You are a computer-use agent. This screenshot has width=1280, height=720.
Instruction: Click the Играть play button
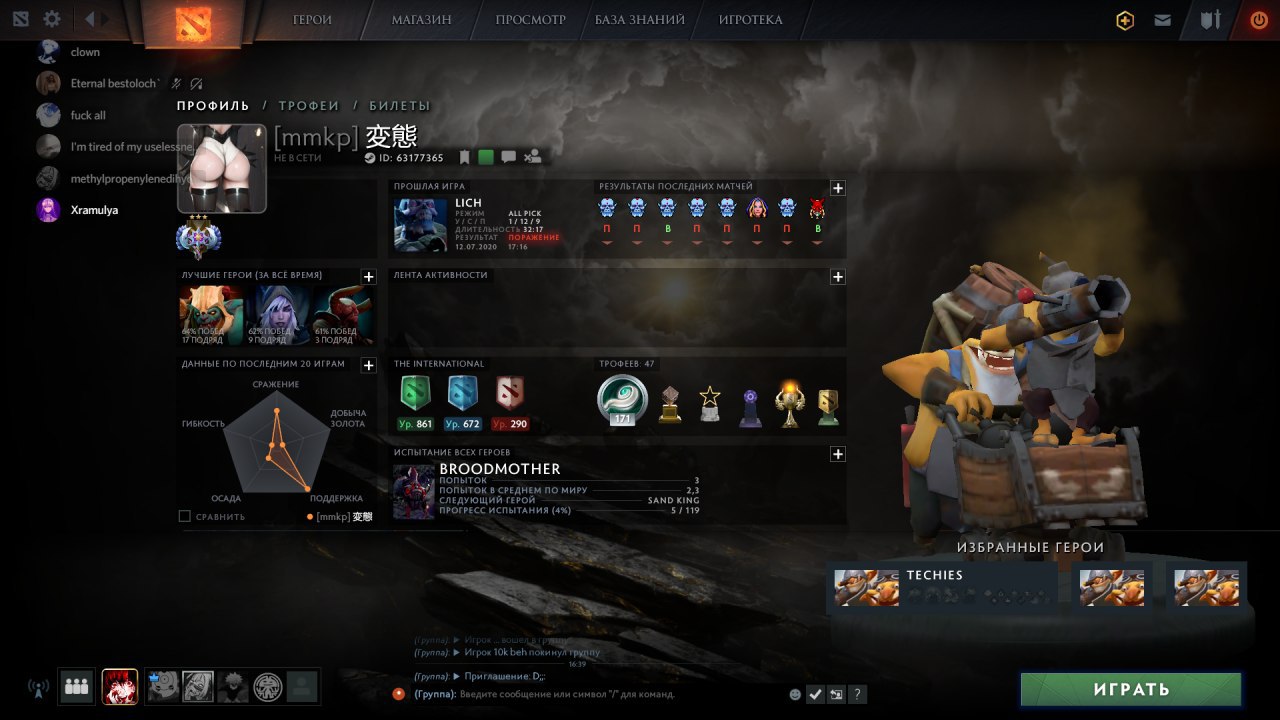[1130, 689]
